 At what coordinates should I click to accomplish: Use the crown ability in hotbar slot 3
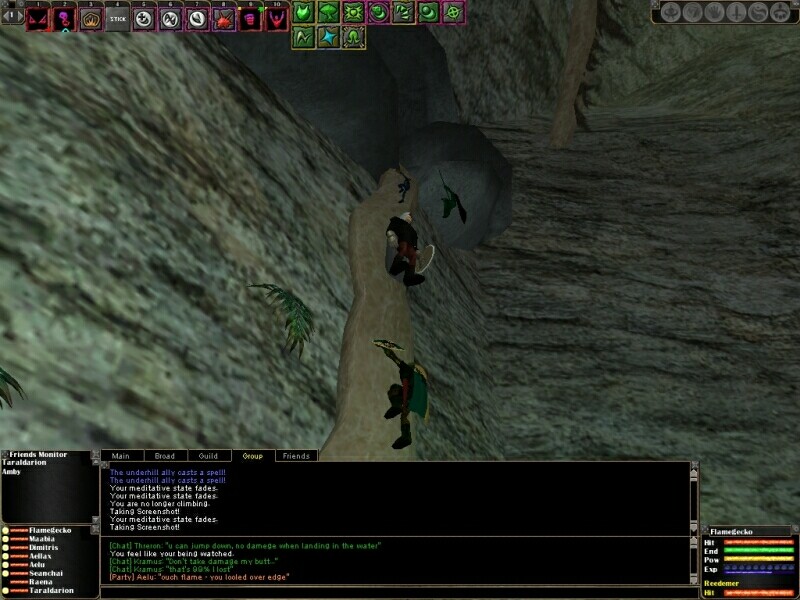pyautogui.click(x=91, y=18)
